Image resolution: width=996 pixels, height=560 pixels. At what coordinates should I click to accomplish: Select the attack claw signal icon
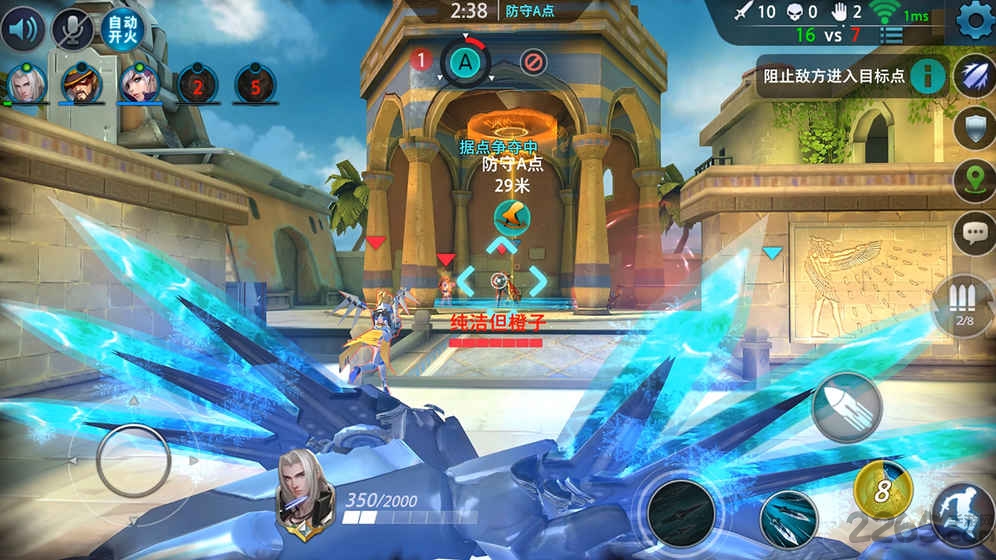tap(973, 76)
